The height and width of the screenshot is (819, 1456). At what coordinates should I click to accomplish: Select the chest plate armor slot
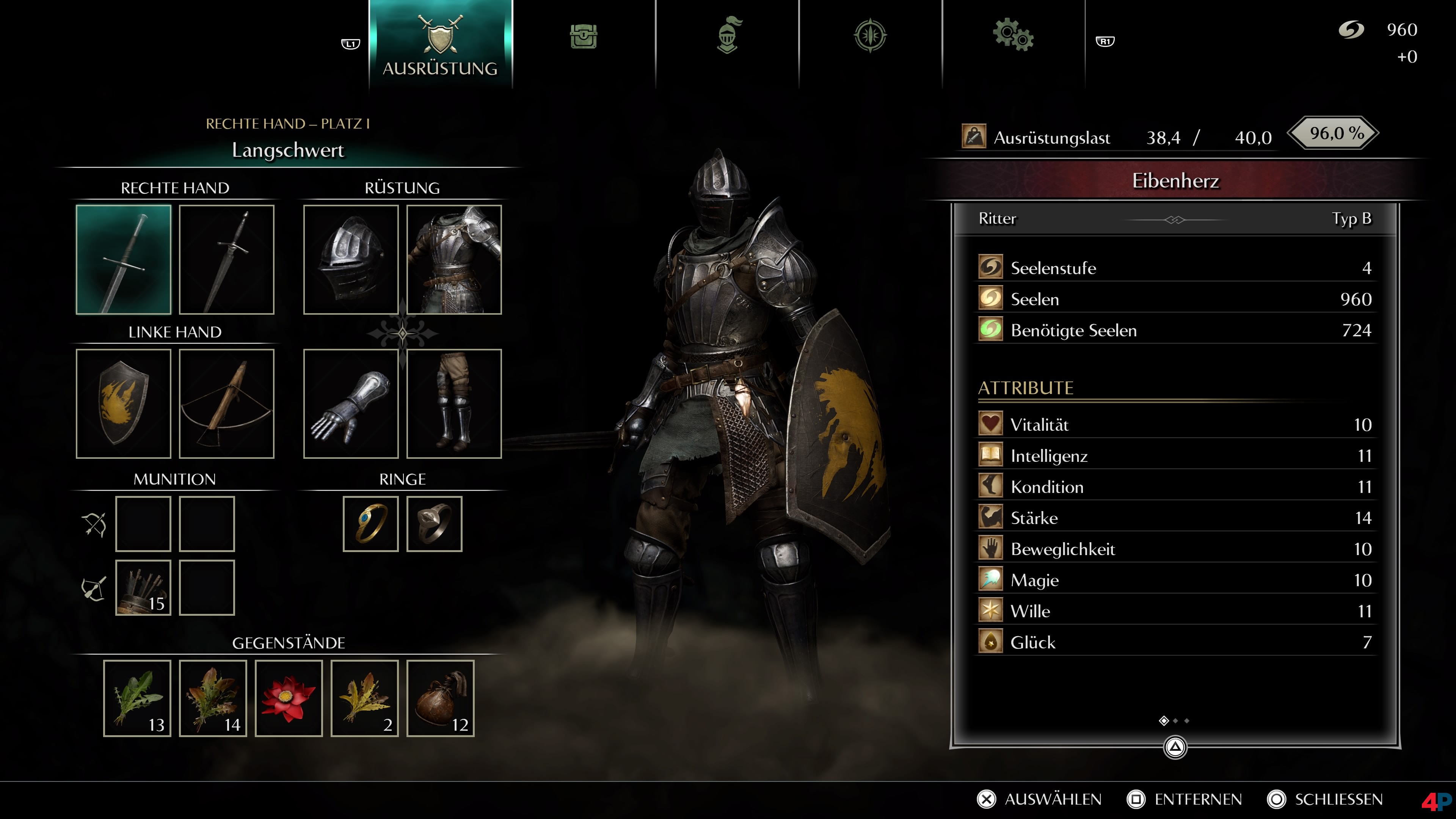pos(454,259)
